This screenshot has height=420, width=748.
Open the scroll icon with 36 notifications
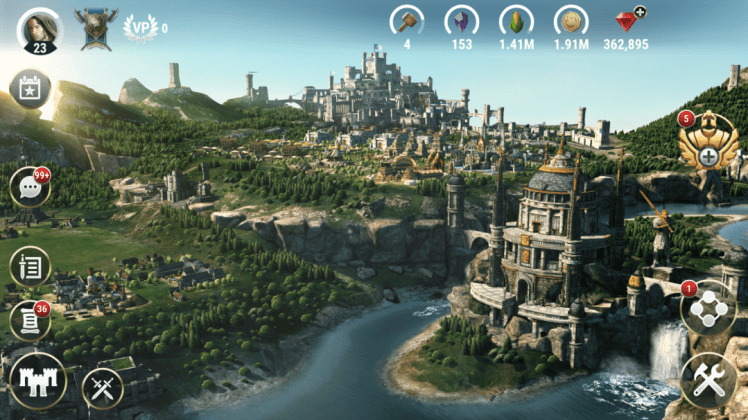point(29,320)
